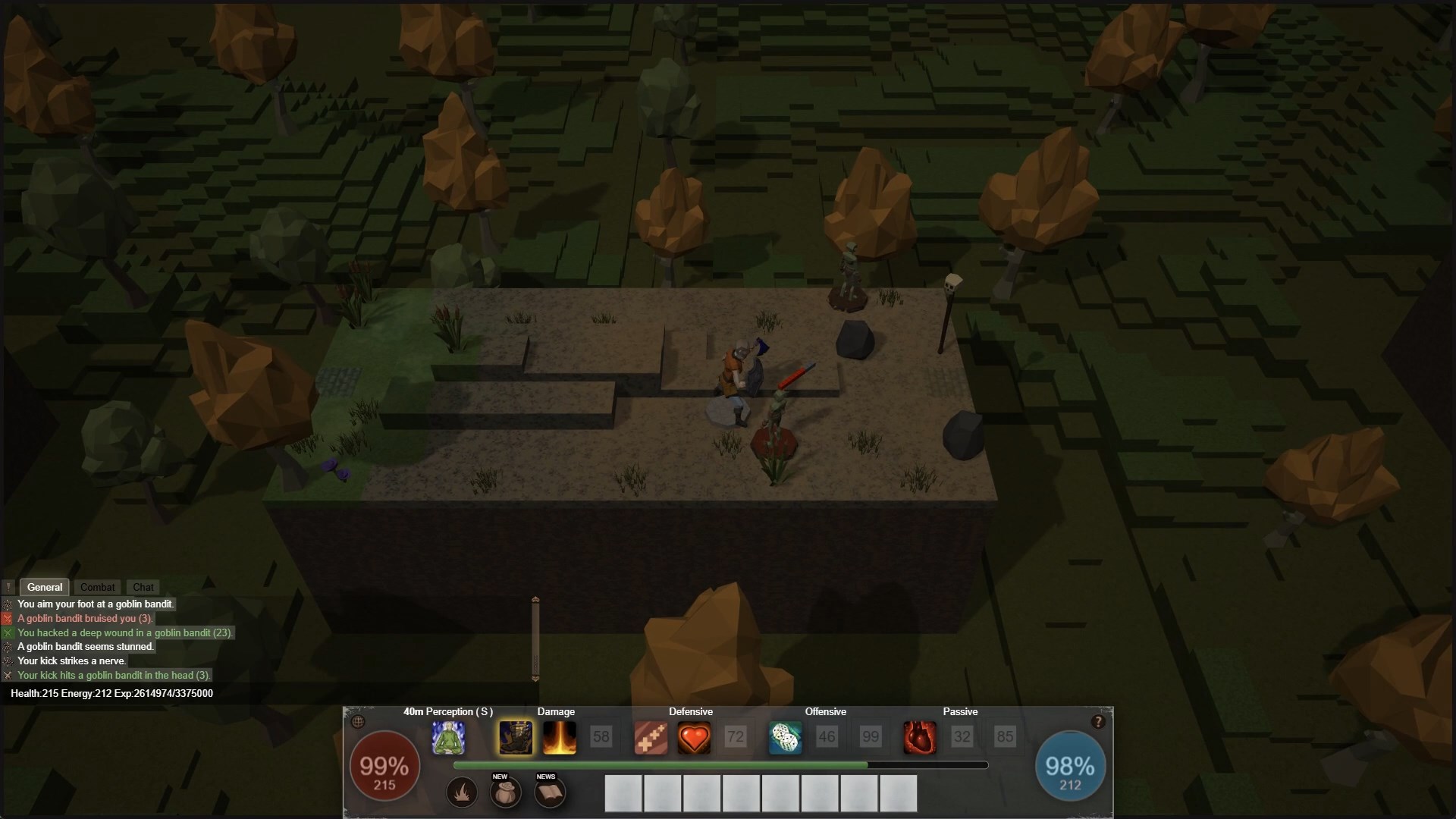Click the exclamation mark button beside General
This screenshot has width=1456, height=819.
point(8,587)
